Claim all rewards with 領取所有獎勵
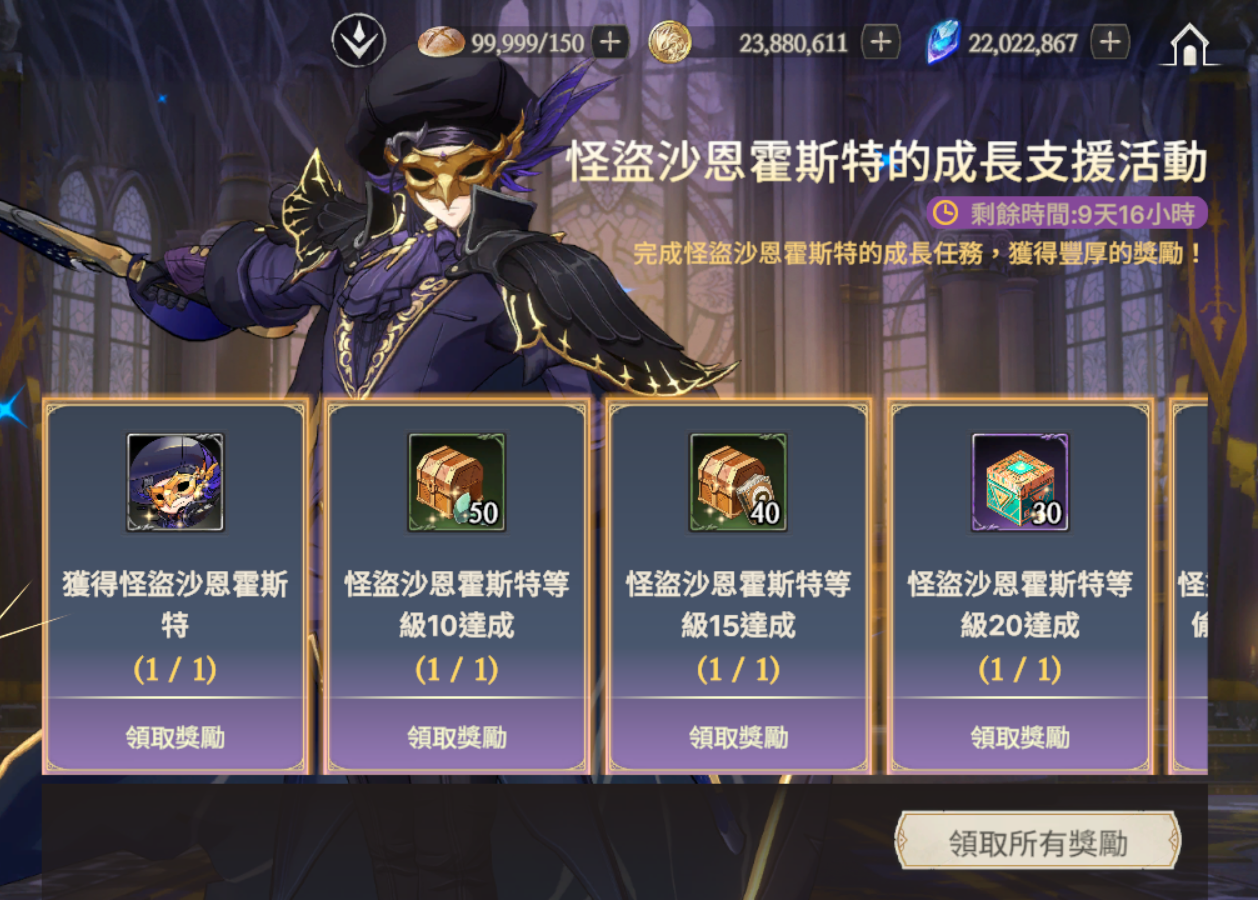 click(x=1037, y=843)
